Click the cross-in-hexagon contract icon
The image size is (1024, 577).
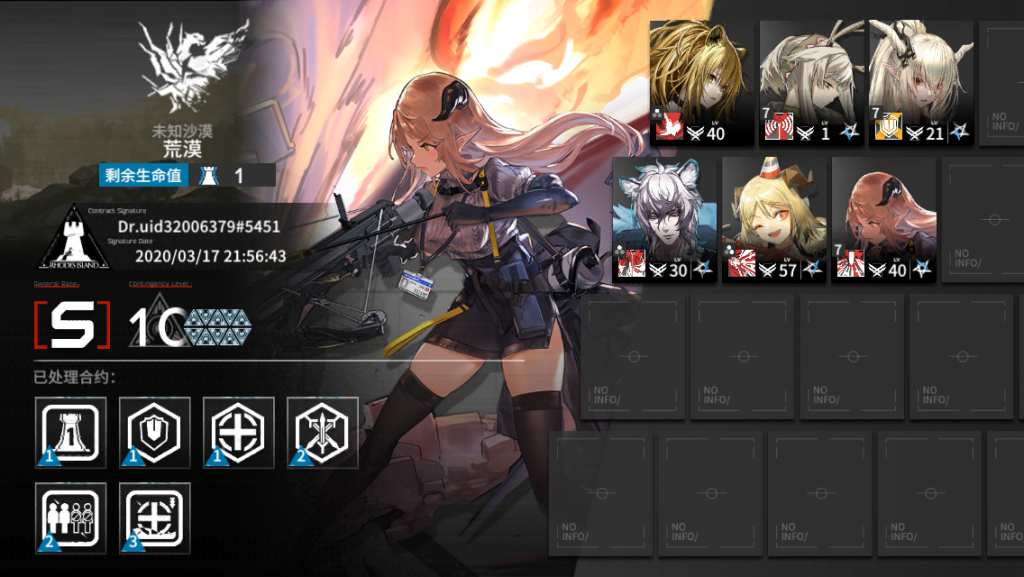[x=238, y=433]
